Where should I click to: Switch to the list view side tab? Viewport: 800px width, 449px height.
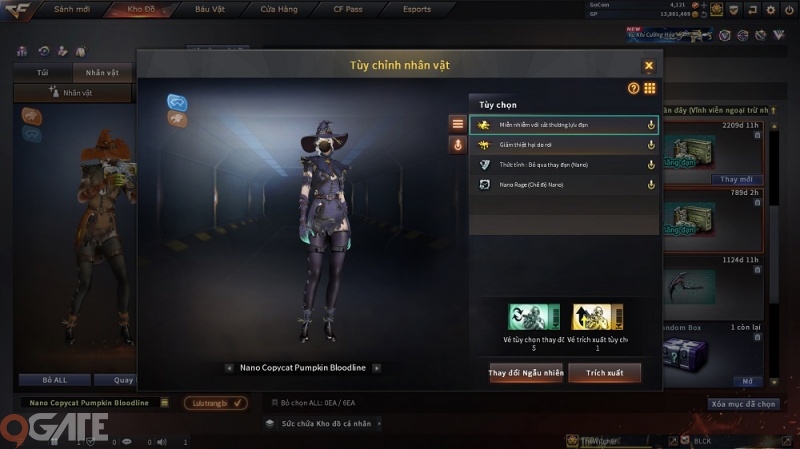458,124
